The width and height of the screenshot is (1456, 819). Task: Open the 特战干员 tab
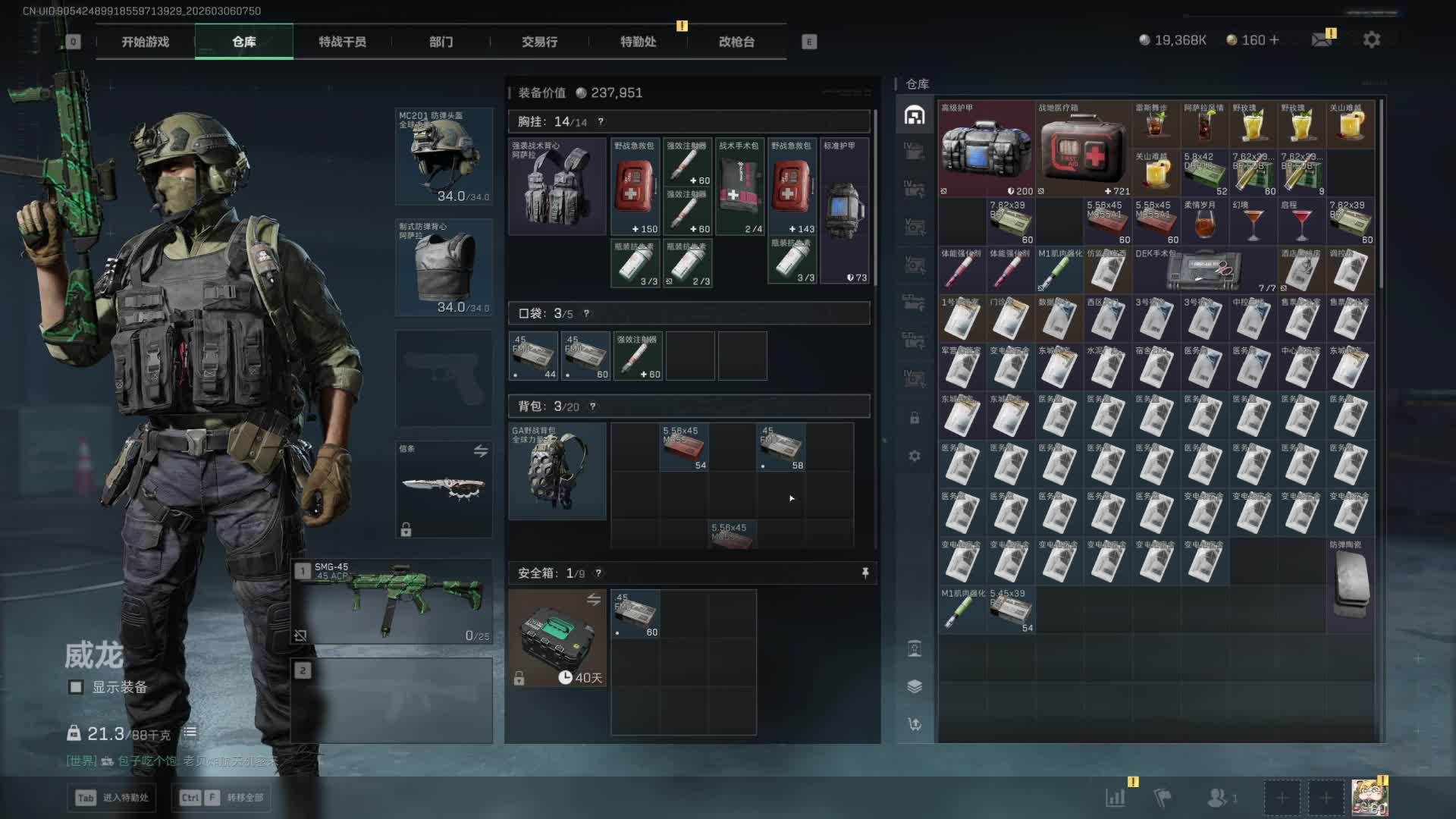pos(342,42)
